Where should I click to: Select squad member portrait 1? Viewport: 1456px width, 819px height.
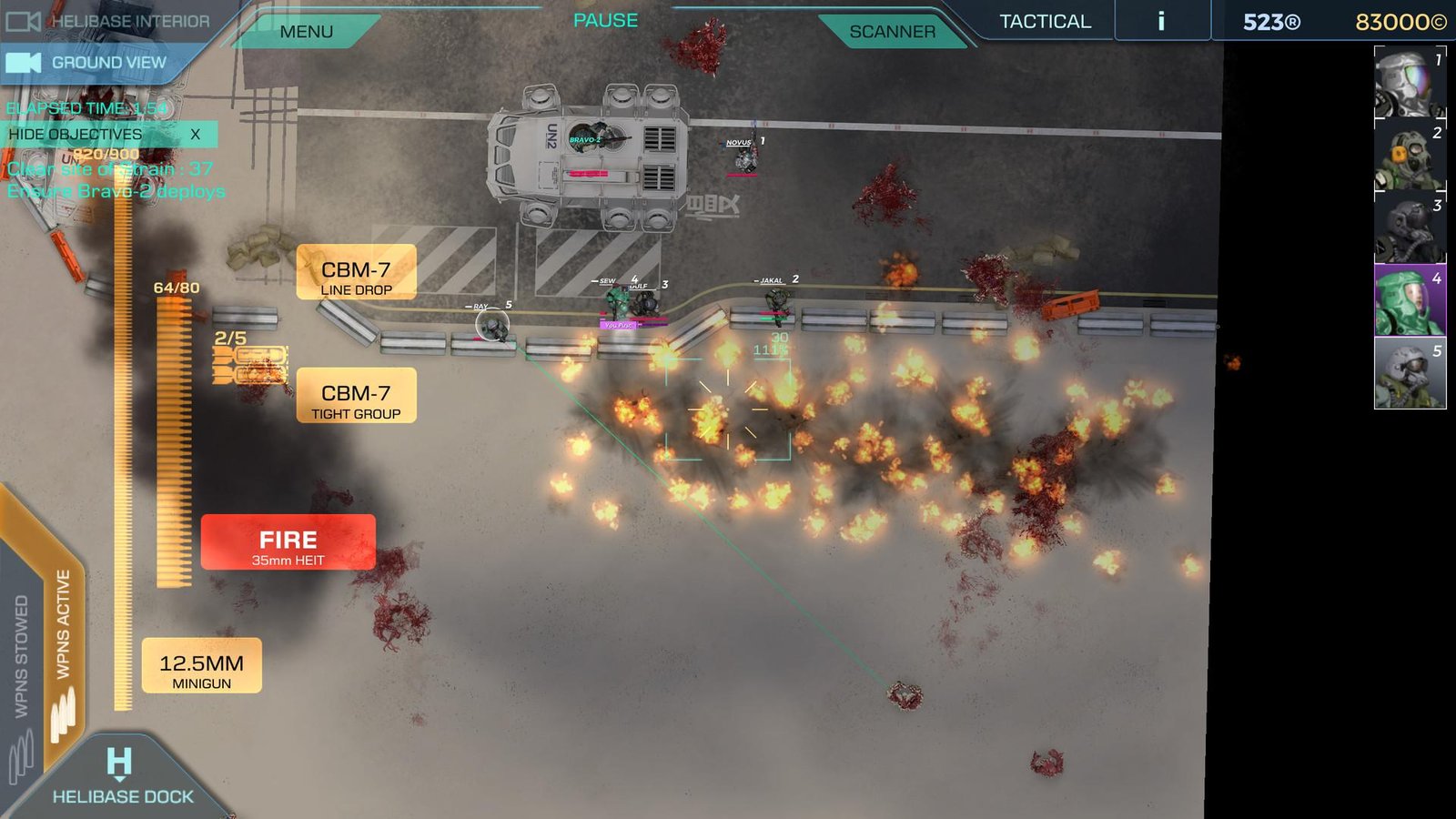(x=1409, y=83)
